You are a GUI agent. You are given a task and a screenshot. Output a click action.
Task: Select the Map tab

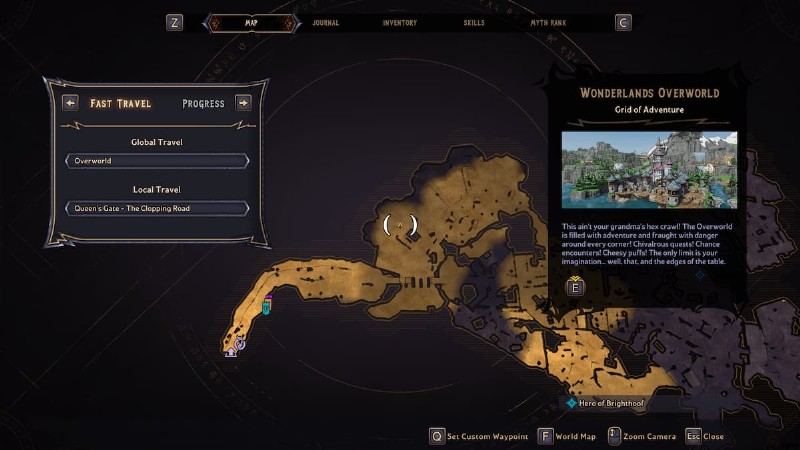coord(250,22)
